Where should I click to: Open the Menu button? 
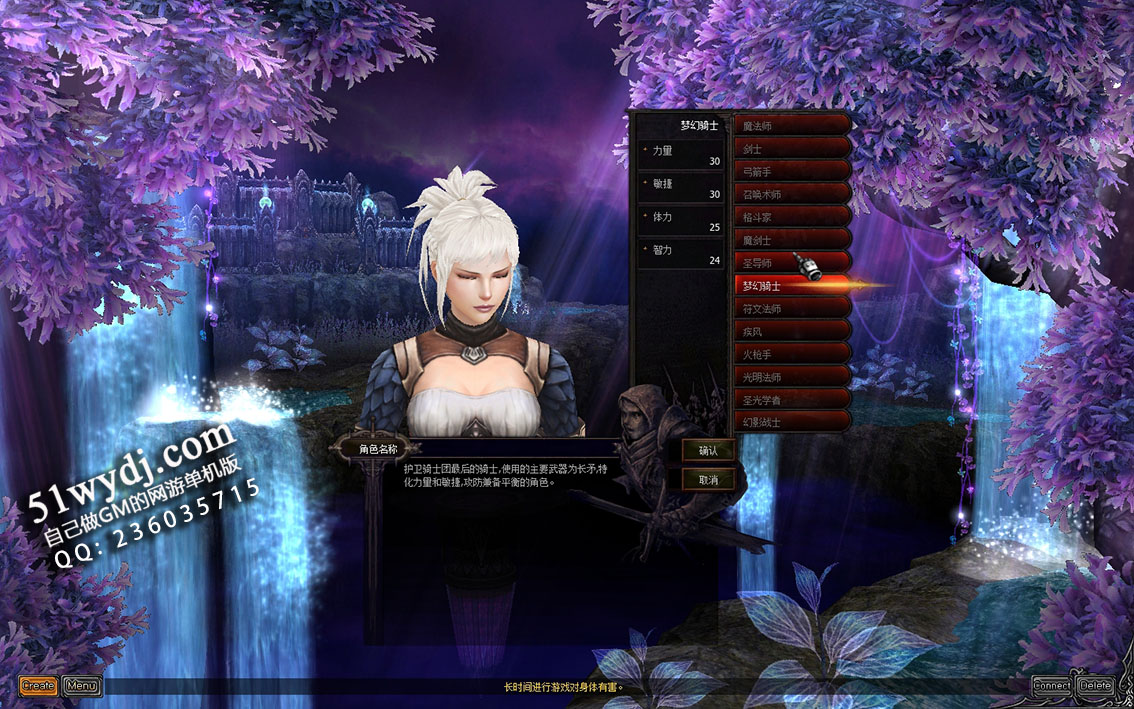[x=82, y=686]
